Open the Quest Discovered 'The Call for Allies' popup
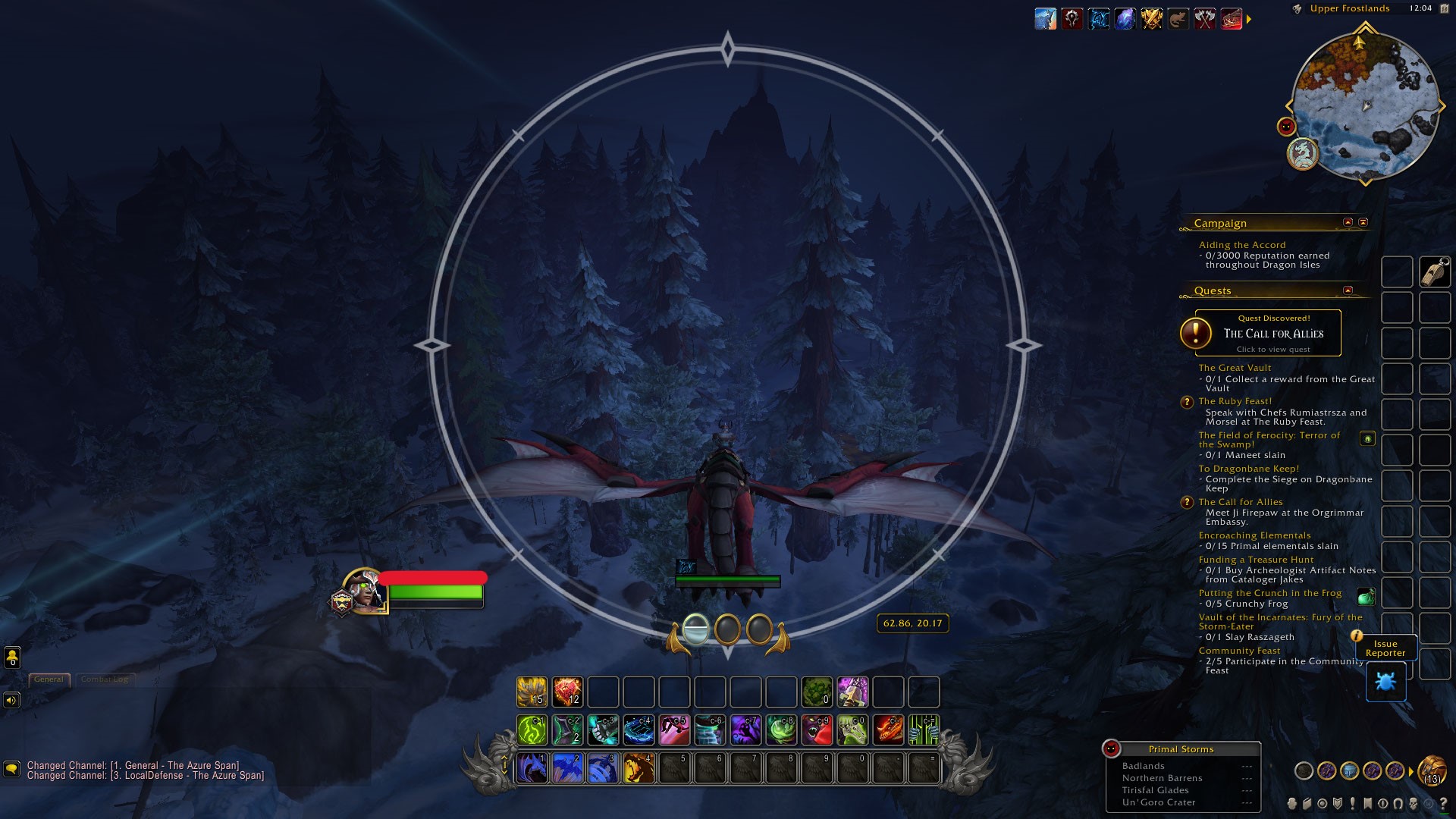The image size is (1456, 819). point(1268,333)
